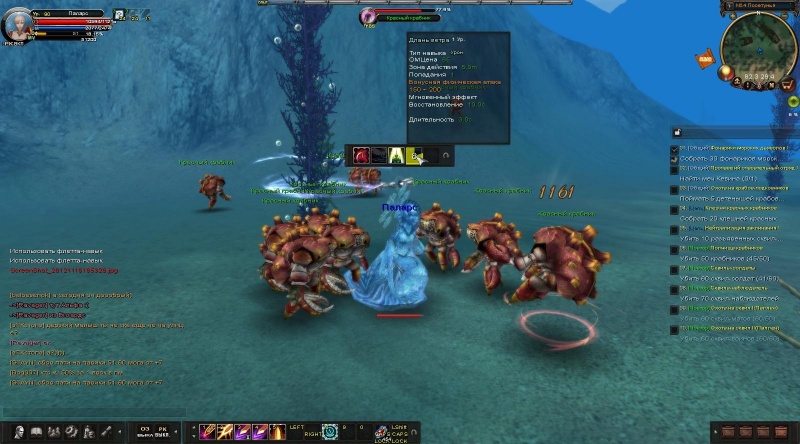The image size is (800, 444).
Task: Select the red crab target portrait
Action: click(368, 17)
